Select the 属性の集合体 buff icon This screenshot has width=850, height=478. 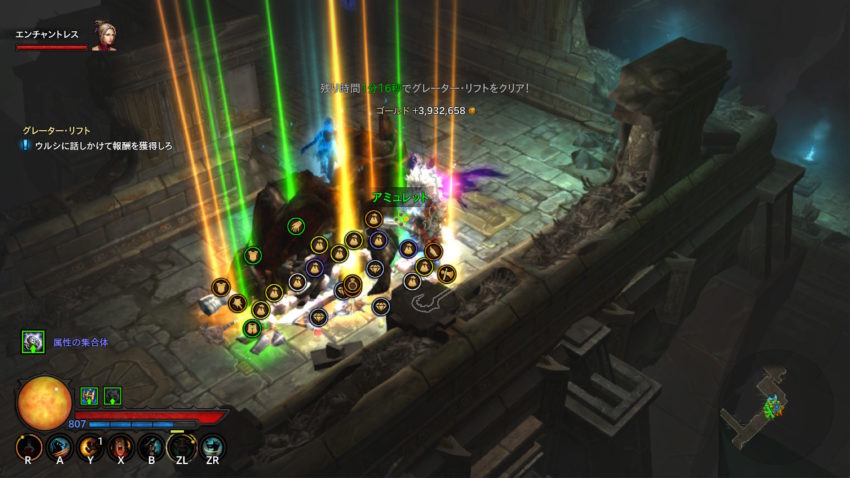pos(33,342)
